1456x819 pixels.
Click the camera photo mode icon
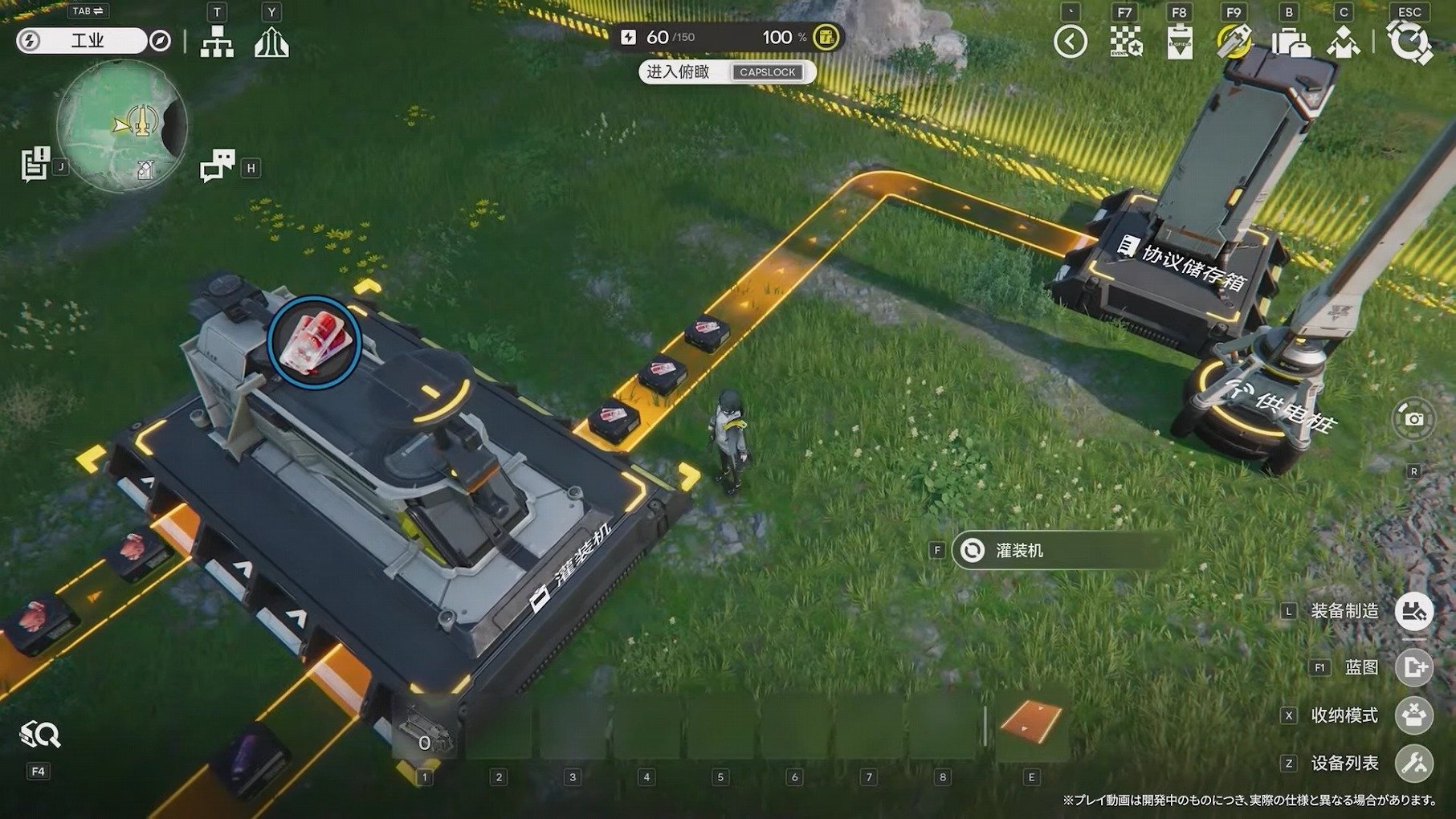(1413, 418)
